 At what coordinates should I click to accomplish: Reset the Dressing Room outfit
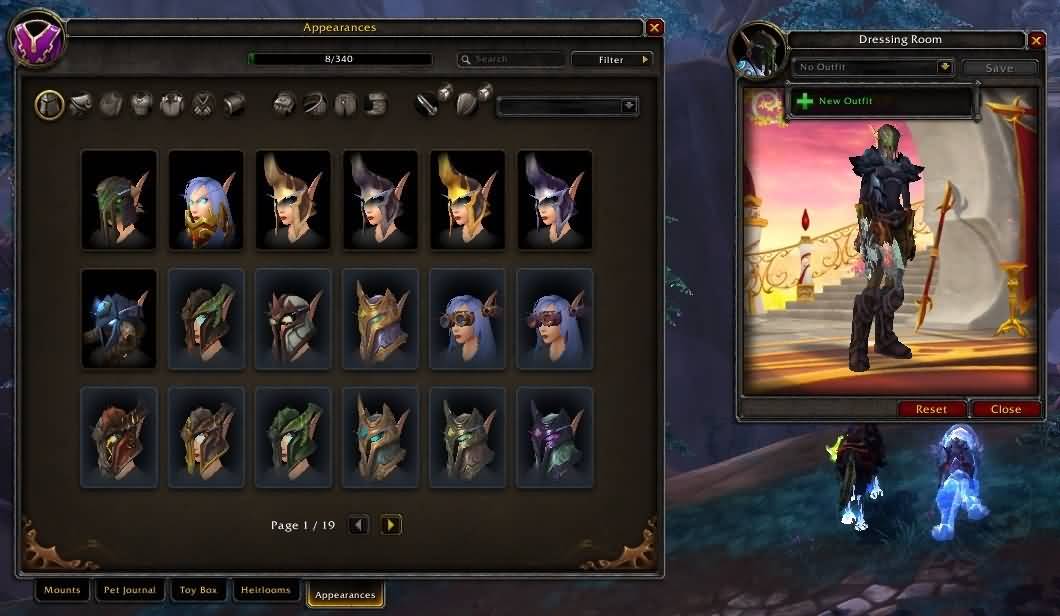click(x=931, y=409)
